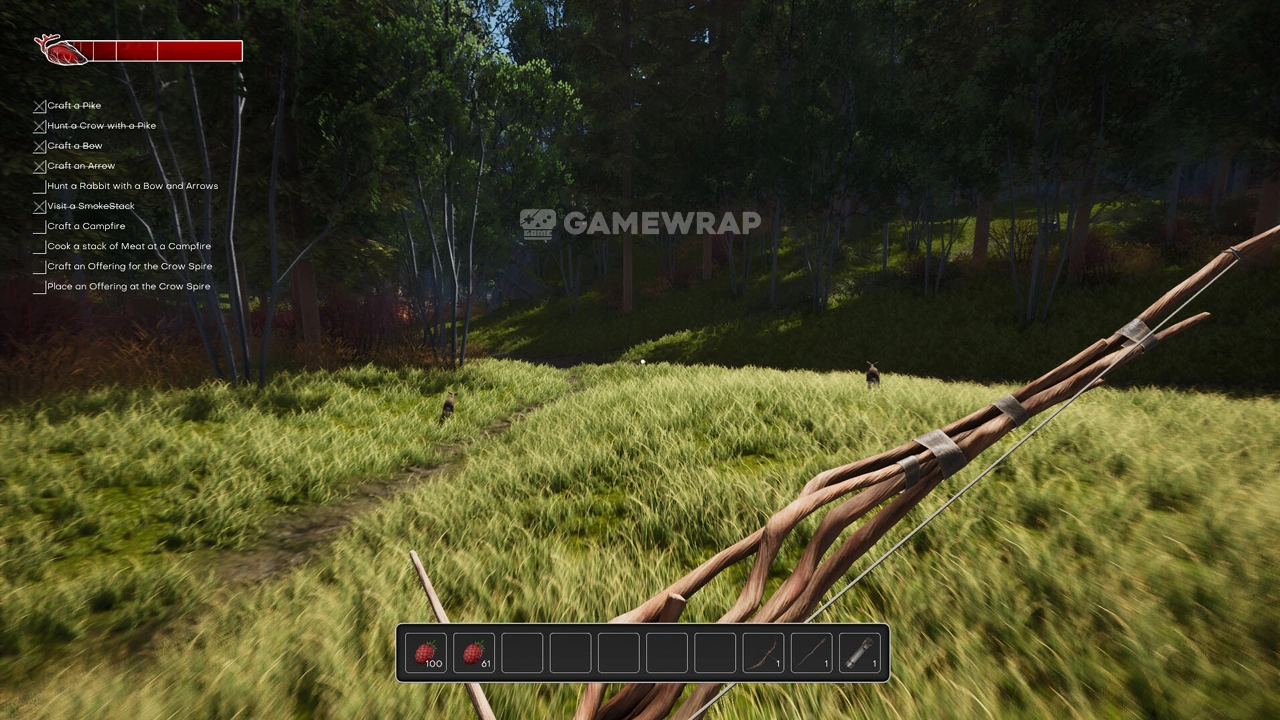Select the torch hotbar slot
Screen dimensions: 1280x720
coord(859,653)
